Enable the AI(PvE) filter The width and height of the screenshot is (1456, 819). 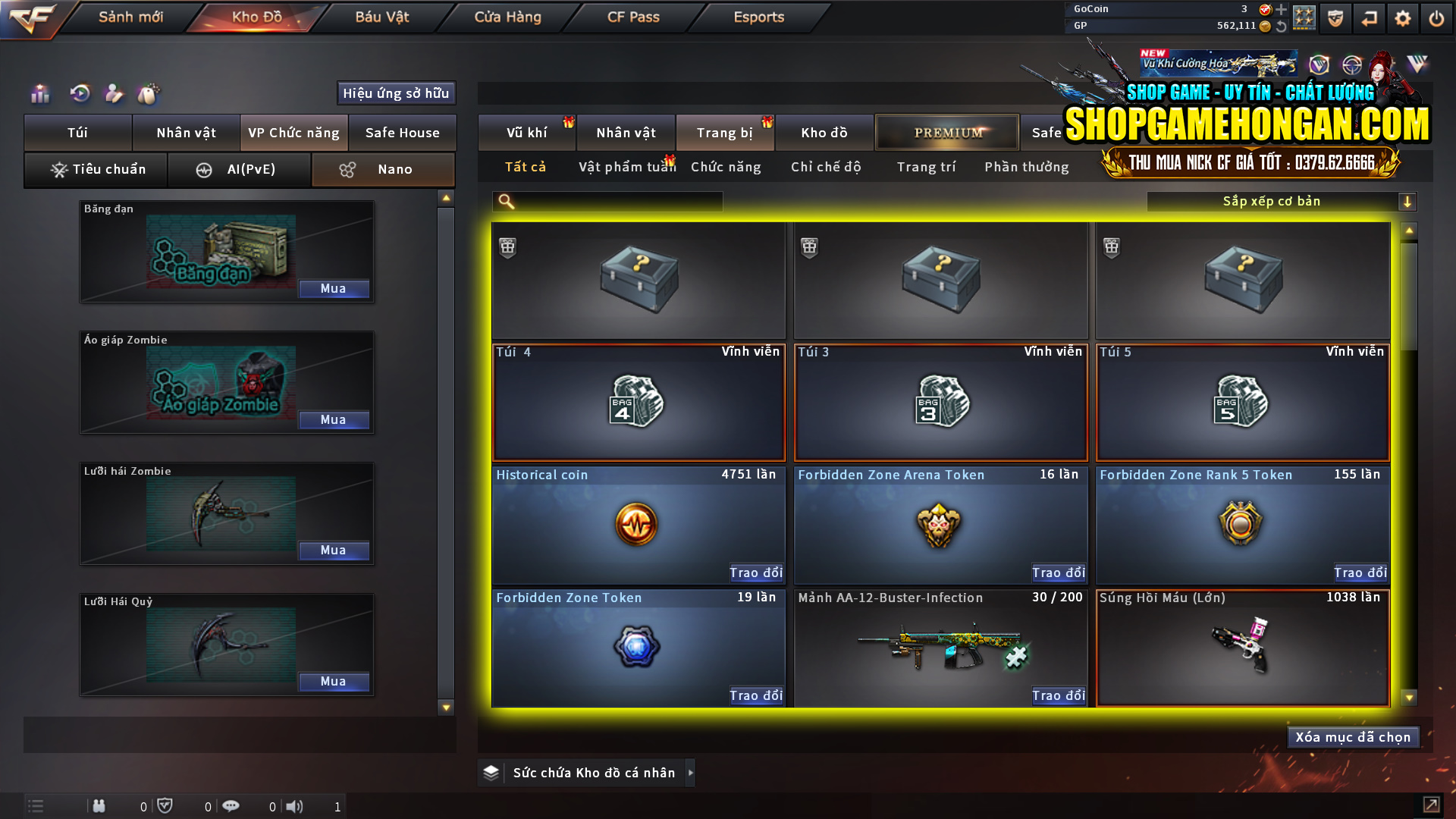(240, 169)
